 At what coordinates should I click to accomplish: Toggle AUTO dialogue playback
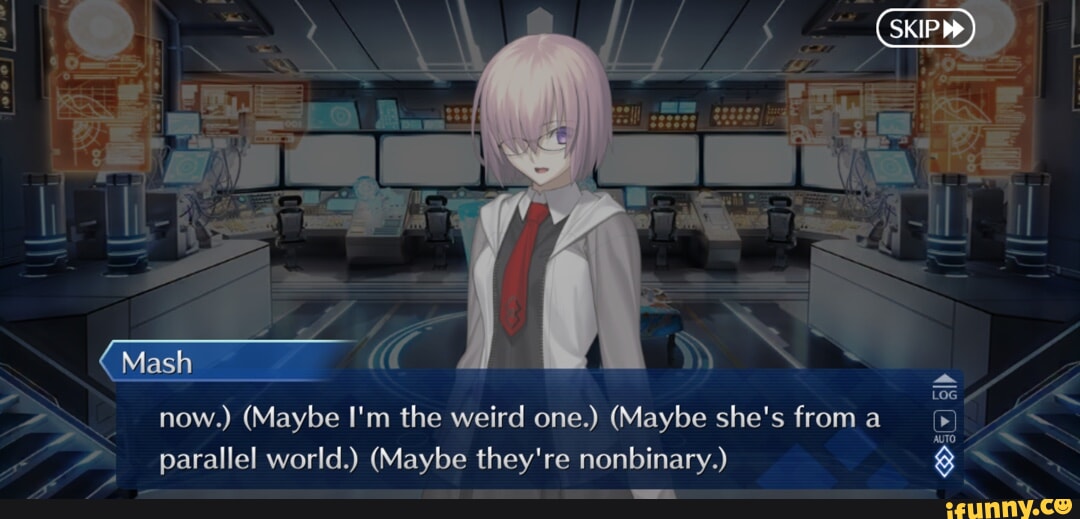coord(944,425)
